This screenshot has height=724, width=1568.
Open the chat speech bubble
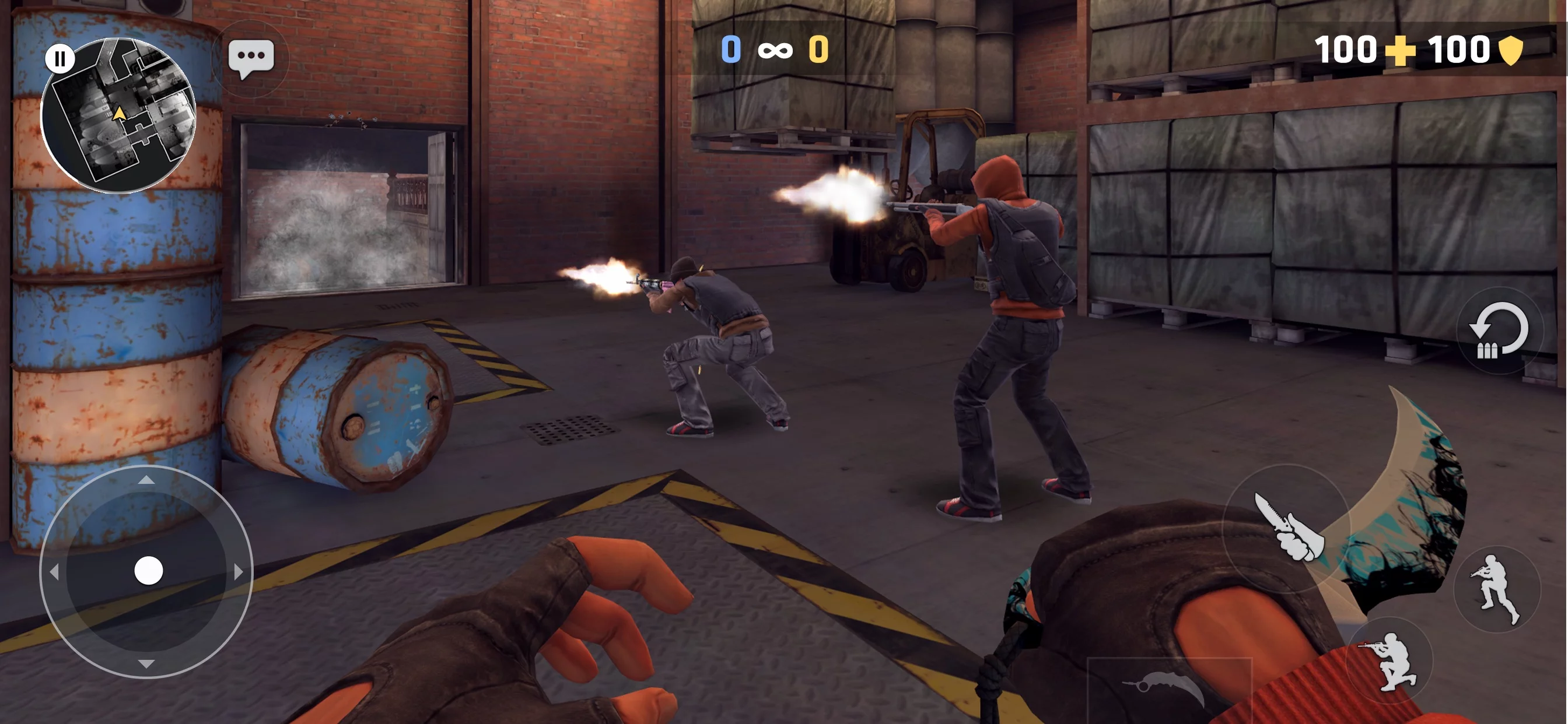251,58
